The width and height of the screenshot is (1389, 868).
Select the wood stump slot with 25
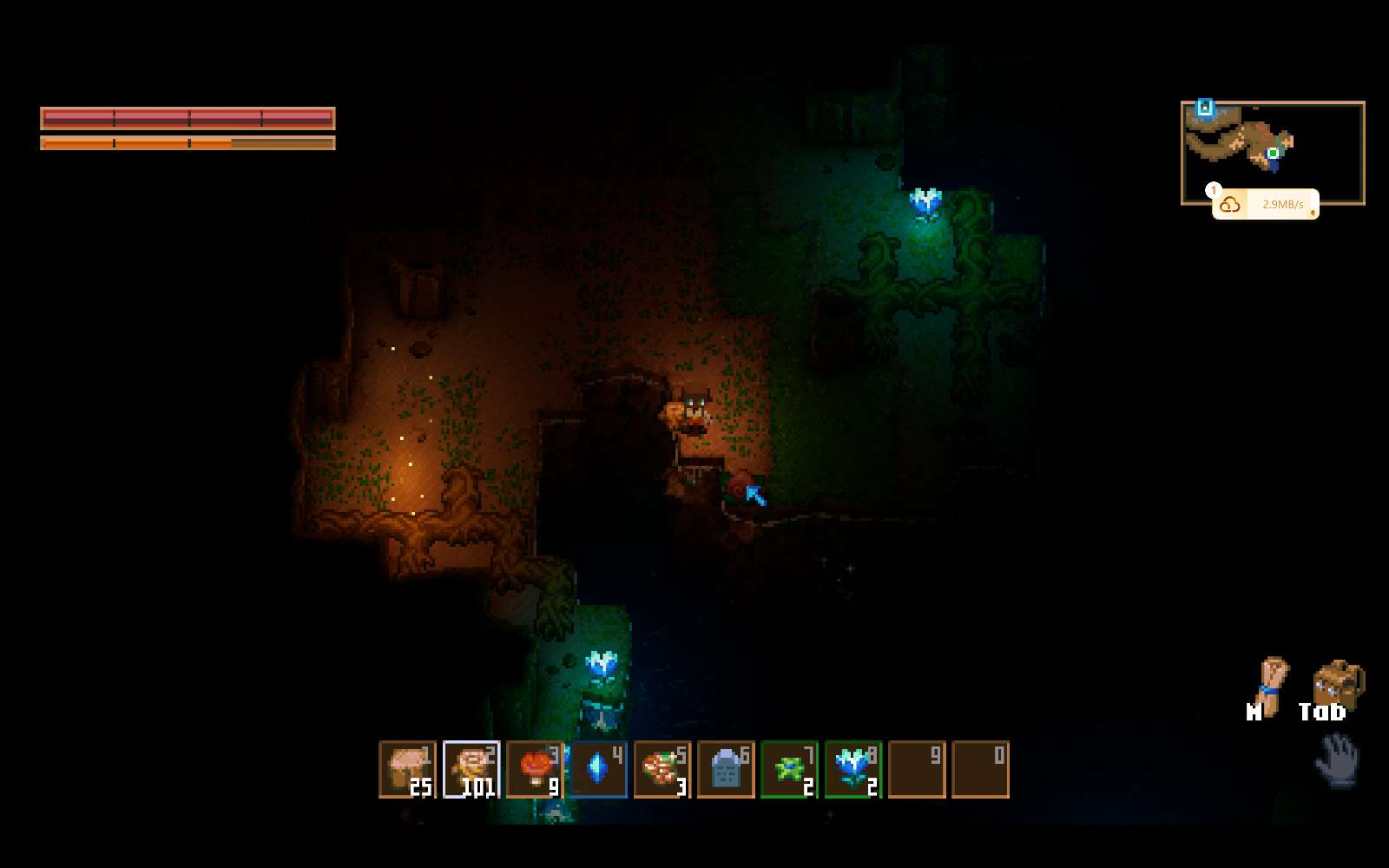click(407, 769)
